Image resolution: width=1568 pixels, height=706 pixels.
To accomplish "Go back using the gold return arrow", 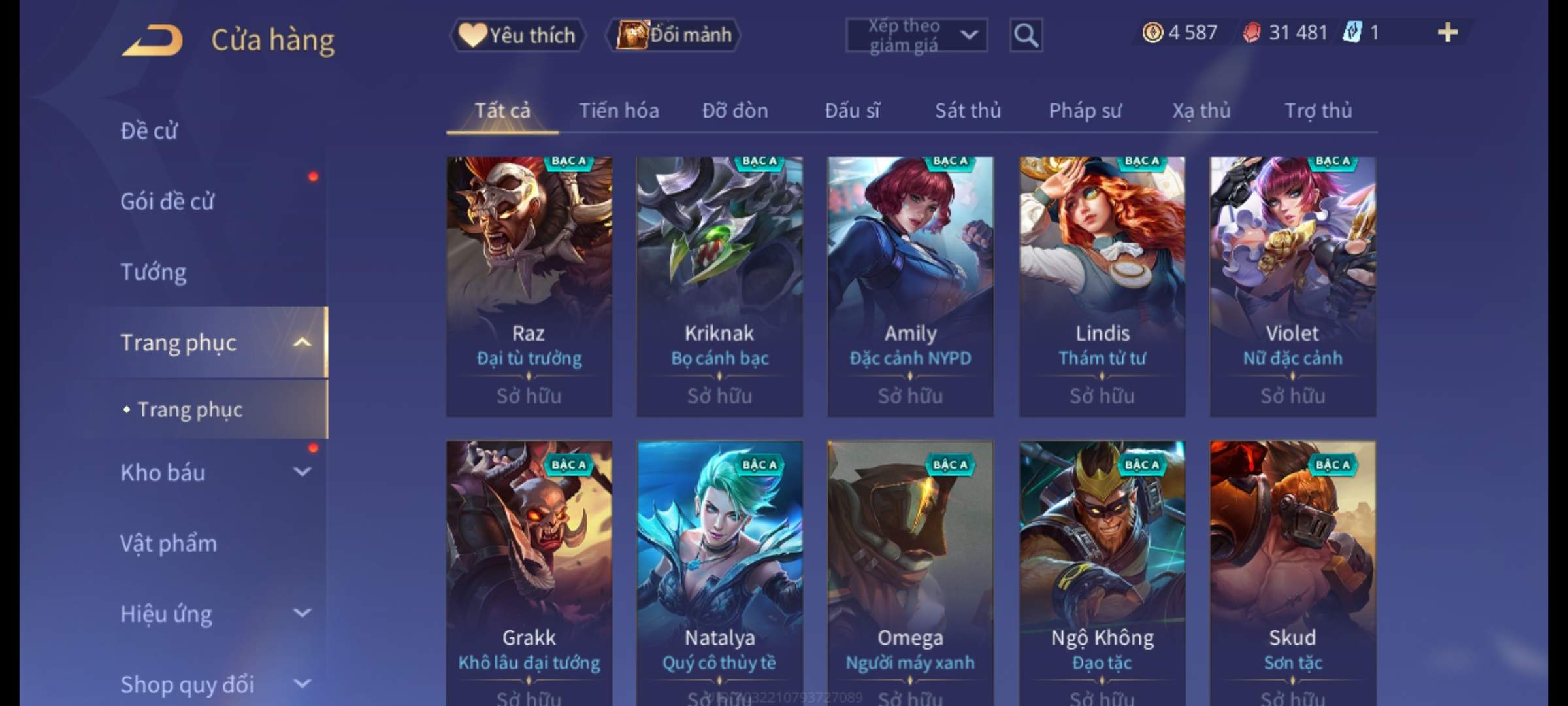I will 152,41.
